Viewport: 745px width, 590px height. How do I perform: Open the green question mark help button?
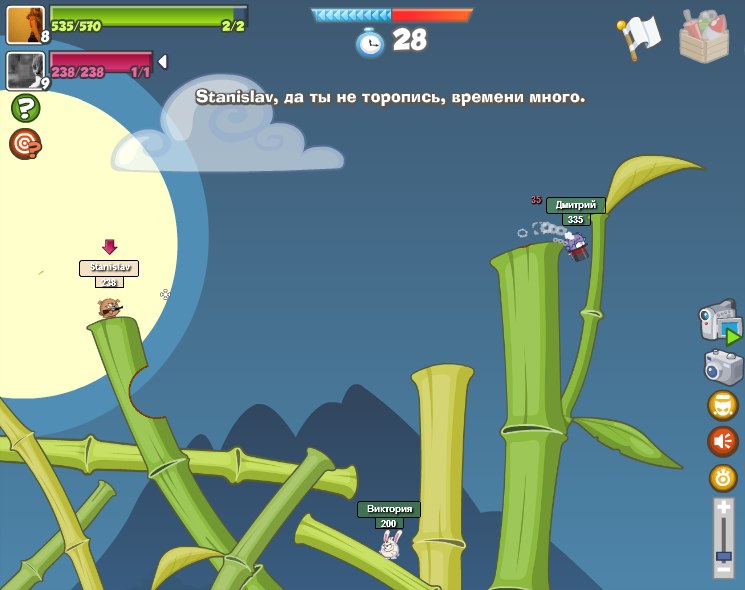[x=25, y=108]
